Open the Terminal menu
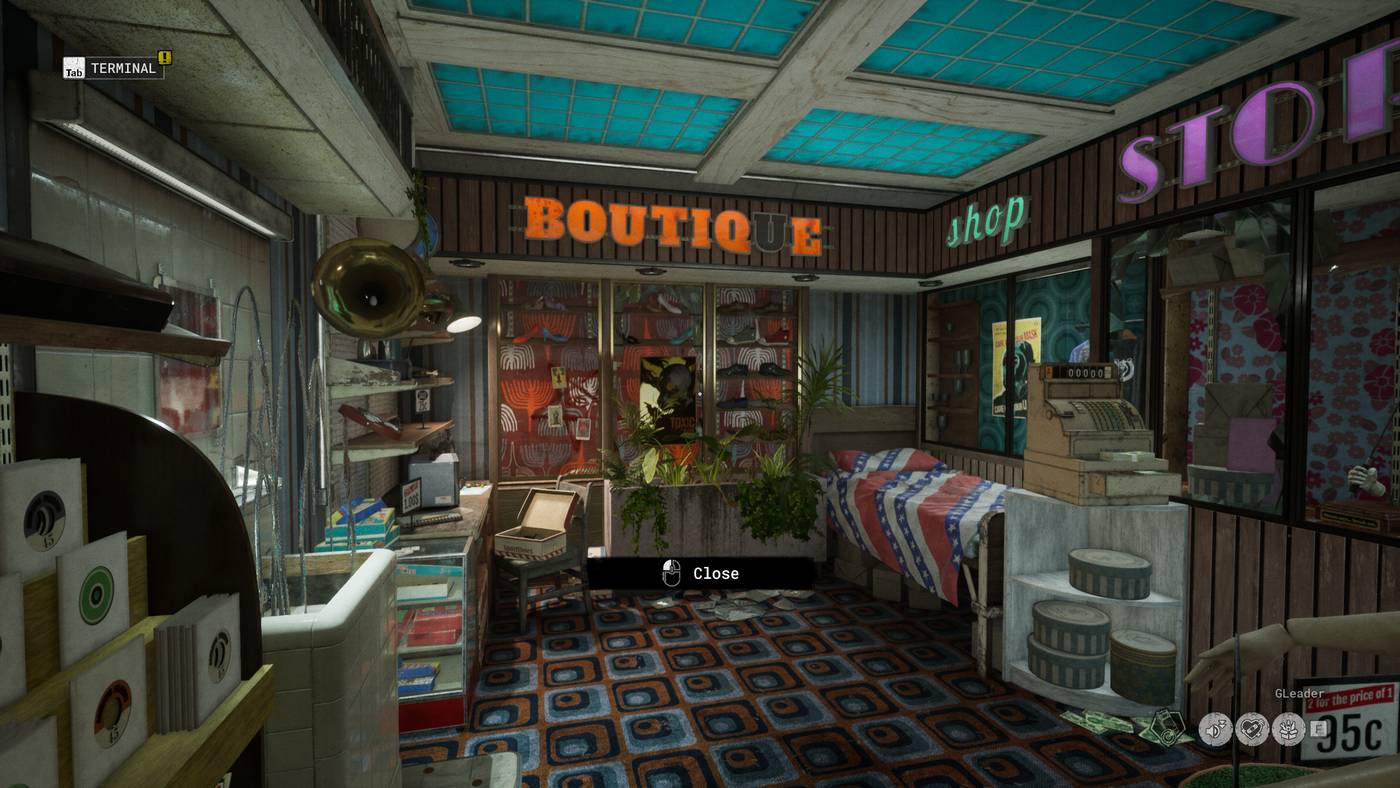Screen dimensions: 1400x788 [x=113, y=68]
